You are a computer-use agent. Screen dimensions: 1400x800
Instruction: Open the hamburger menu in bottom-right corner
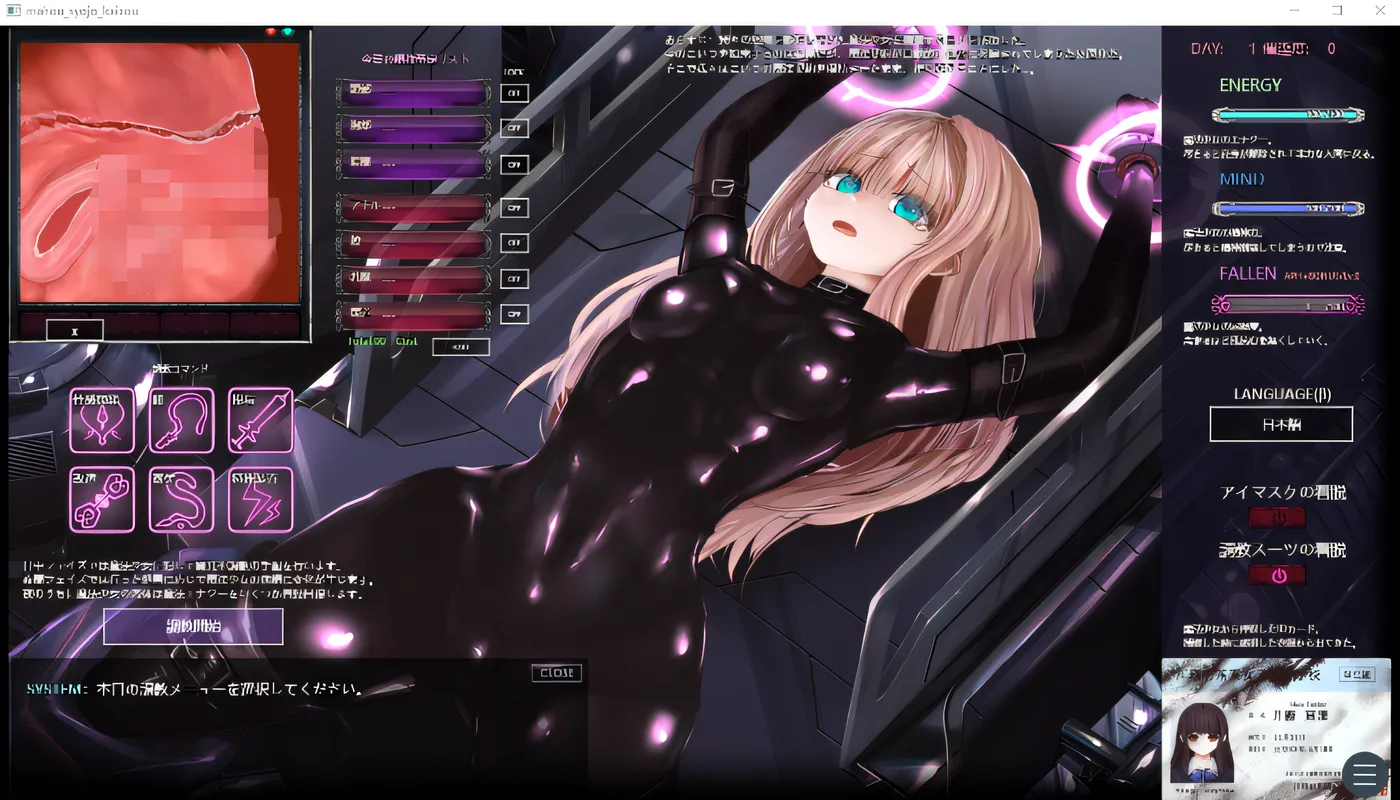1364,774
